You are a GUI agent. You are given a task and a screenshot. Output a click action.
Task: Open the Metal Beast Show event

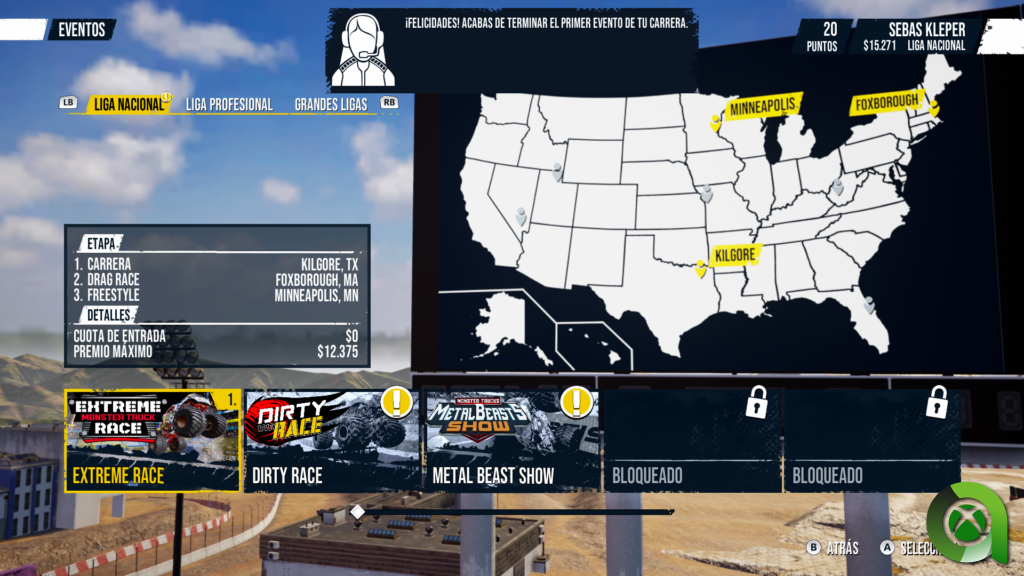pos(512,440)
